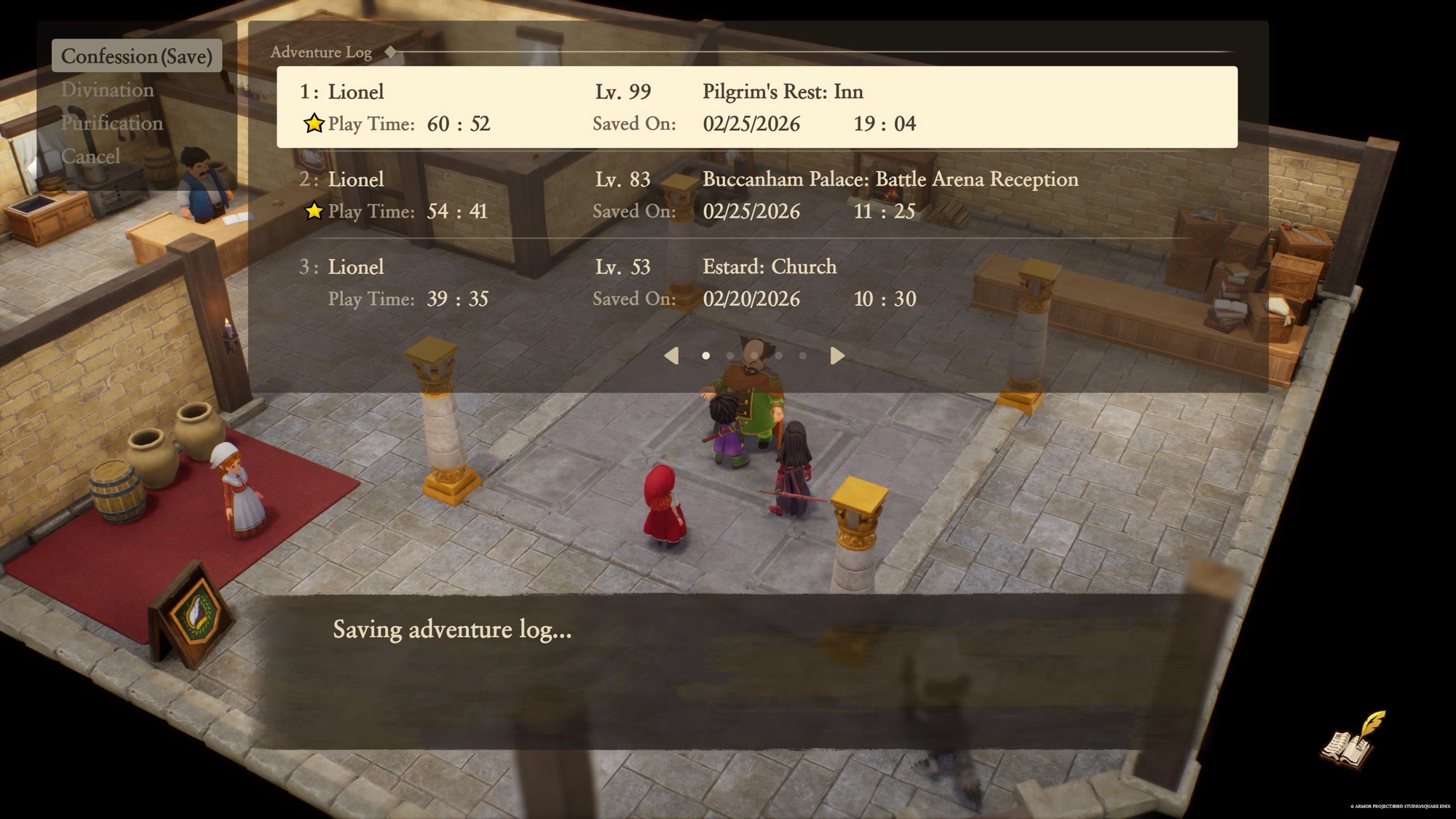Select save slot 2 at Buccanham Palace
The image size is (1456, 819).
pos(756,195)
